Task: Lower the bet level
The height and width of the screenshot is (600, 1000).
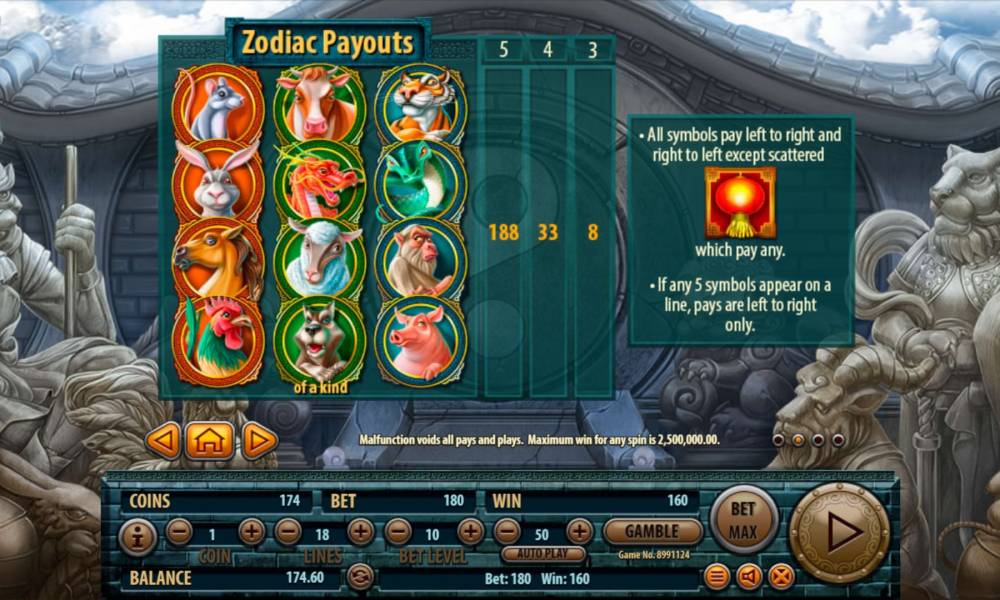Action: tap(398, 532)
